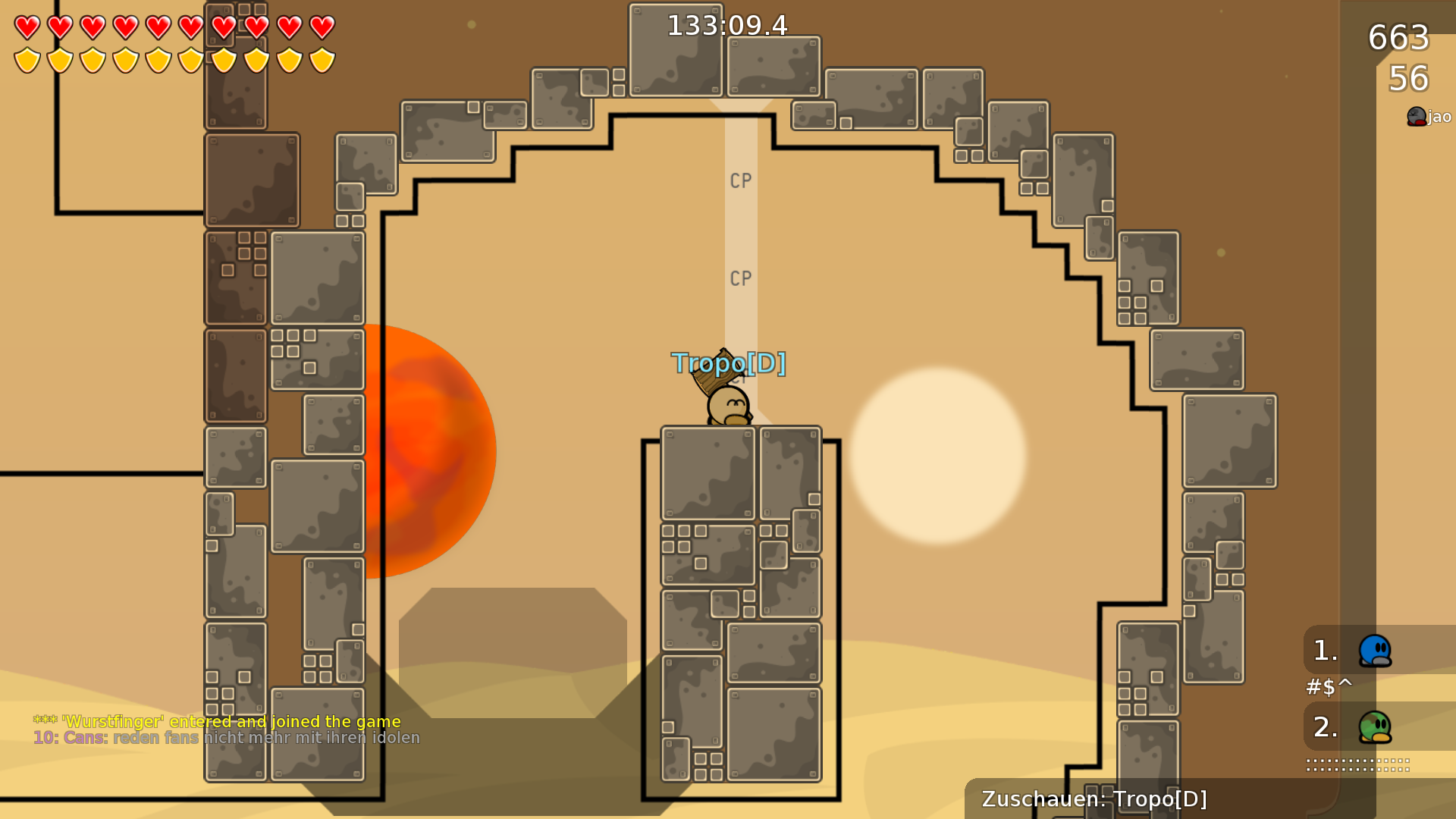1456x819 pixels.
Task: Select the Tropo[D] name tag above the player
Action: 730,364
